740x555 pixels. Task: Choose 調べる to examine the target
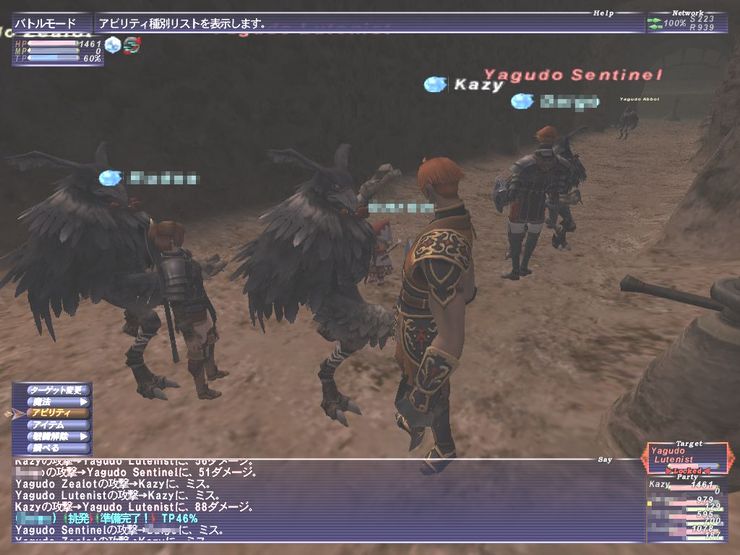[x=54, y=449]
